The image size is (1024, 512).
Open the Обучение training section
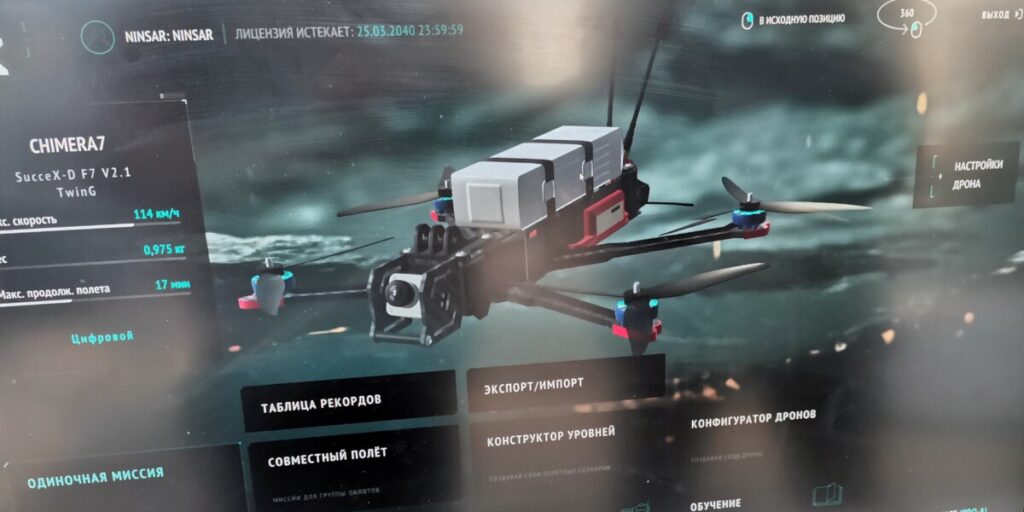tap(716, 502)
